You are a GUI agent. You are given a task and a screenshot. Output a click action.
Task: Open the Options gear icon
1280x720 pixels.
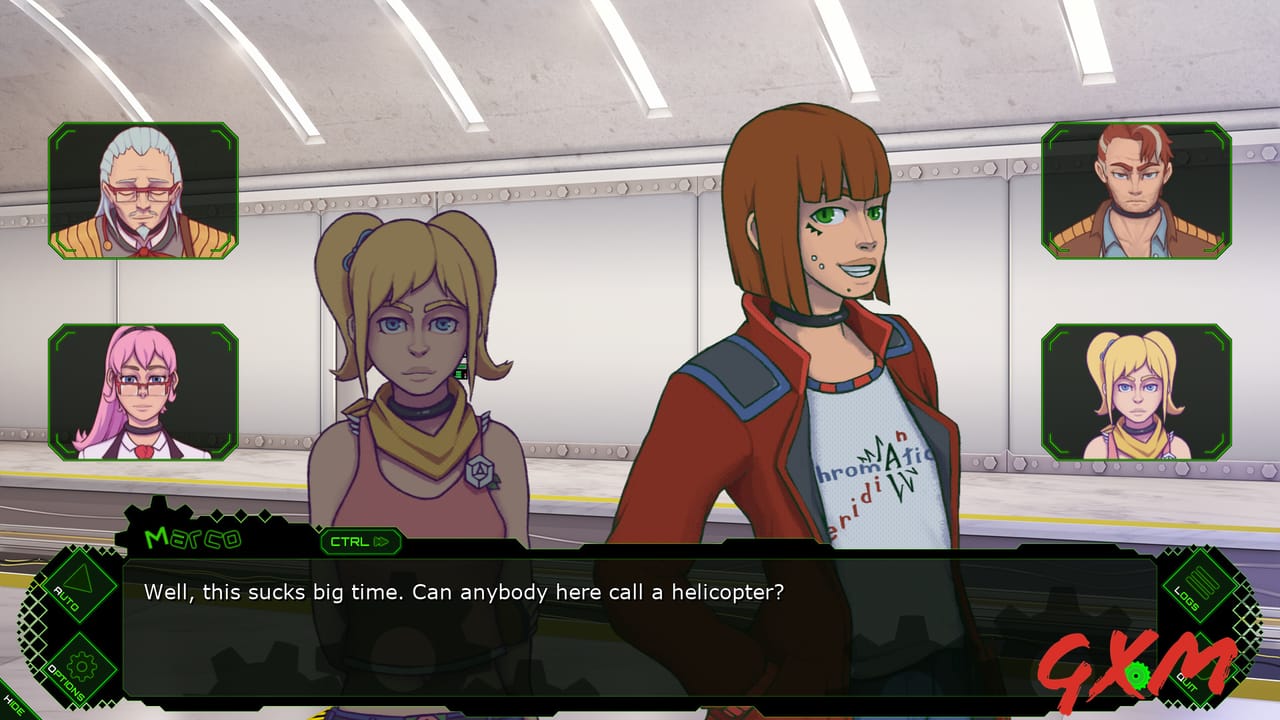click(x=81, y=666)
